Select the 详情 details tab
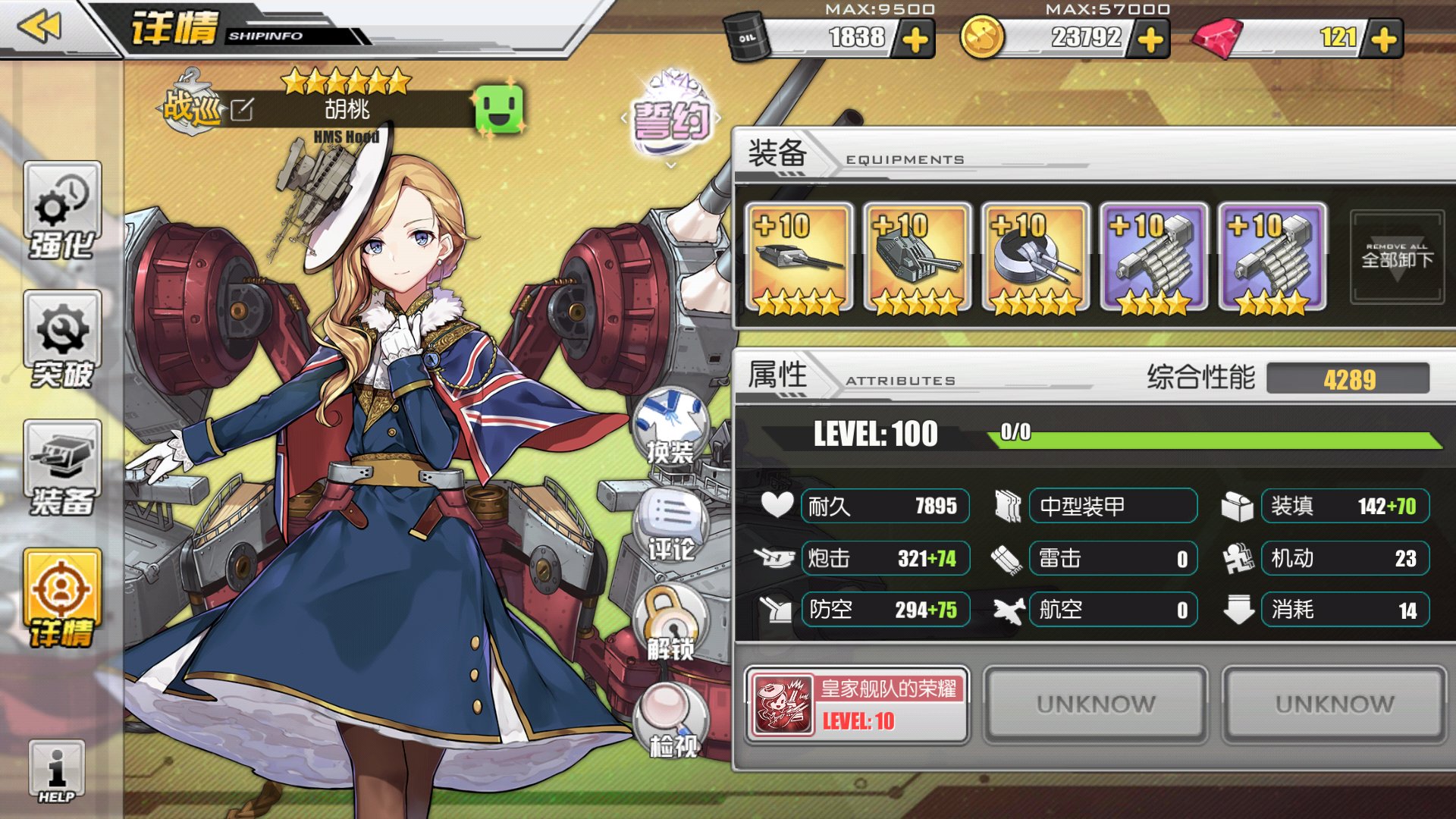The image size is (1456, 819). click(62, 599)
